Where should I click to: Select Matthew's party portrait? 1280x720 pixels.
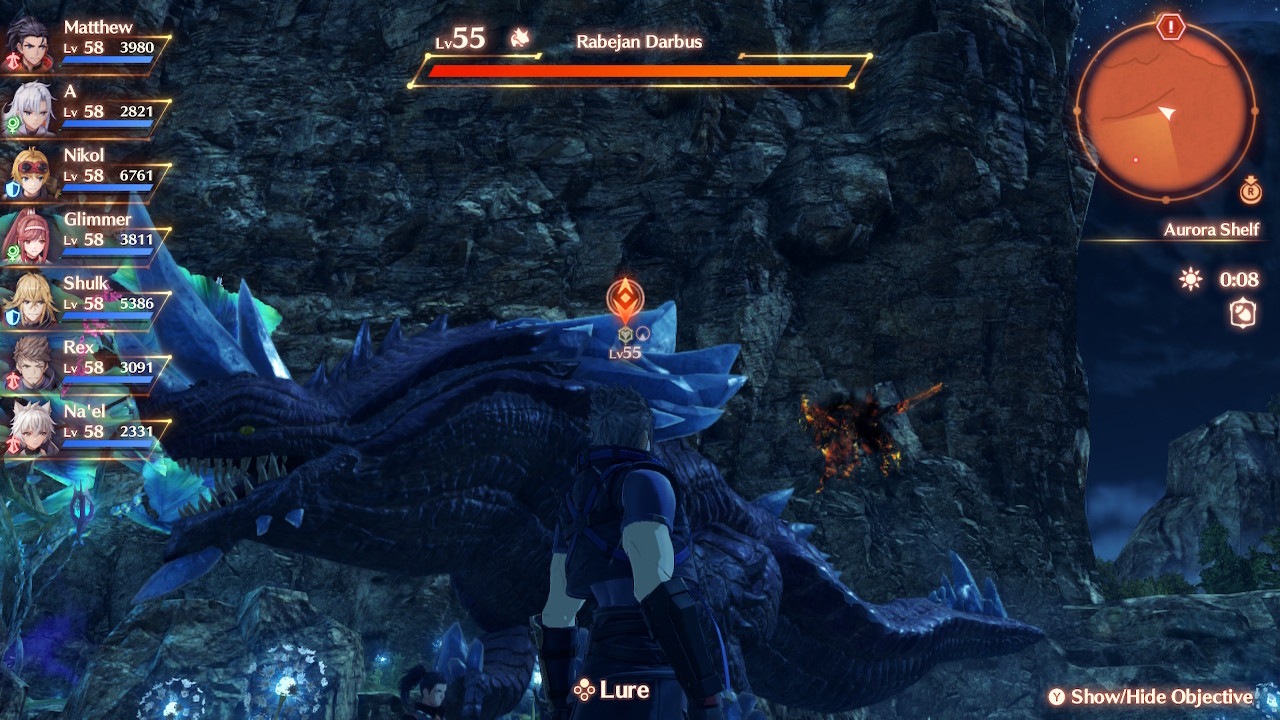27,42
